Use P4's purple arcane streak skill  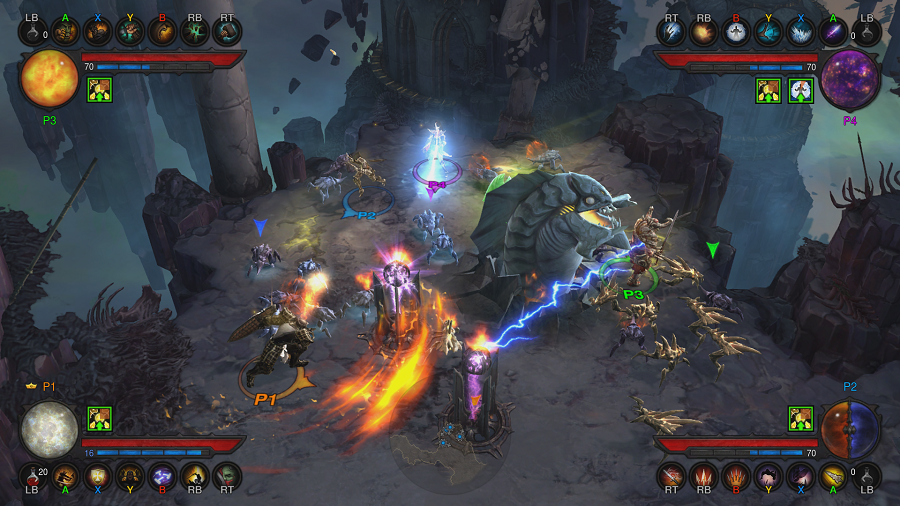click(833, 33)
